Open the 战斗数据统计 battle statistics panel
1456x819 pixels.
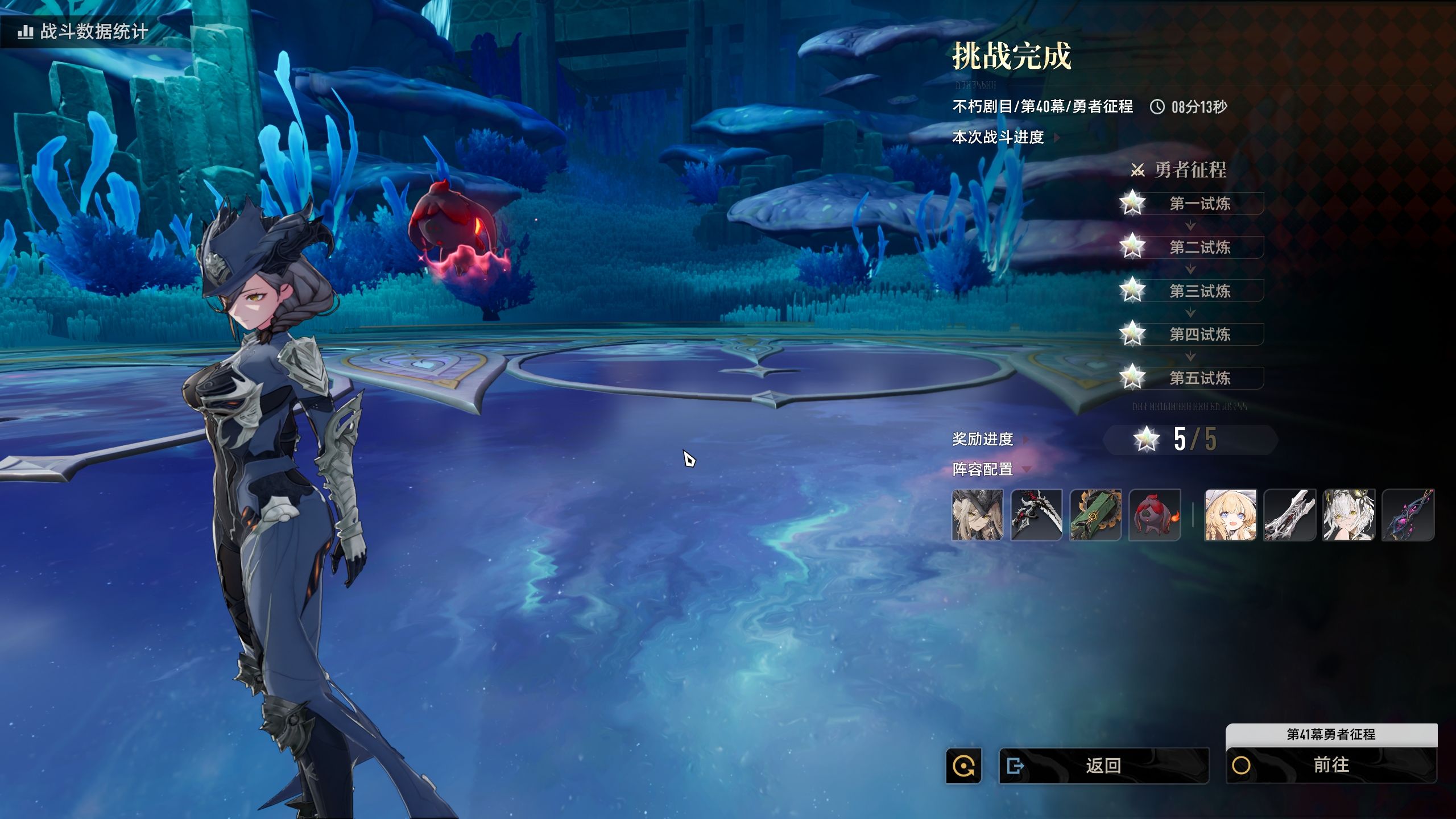pyautogui.click(x=84, y=31)
